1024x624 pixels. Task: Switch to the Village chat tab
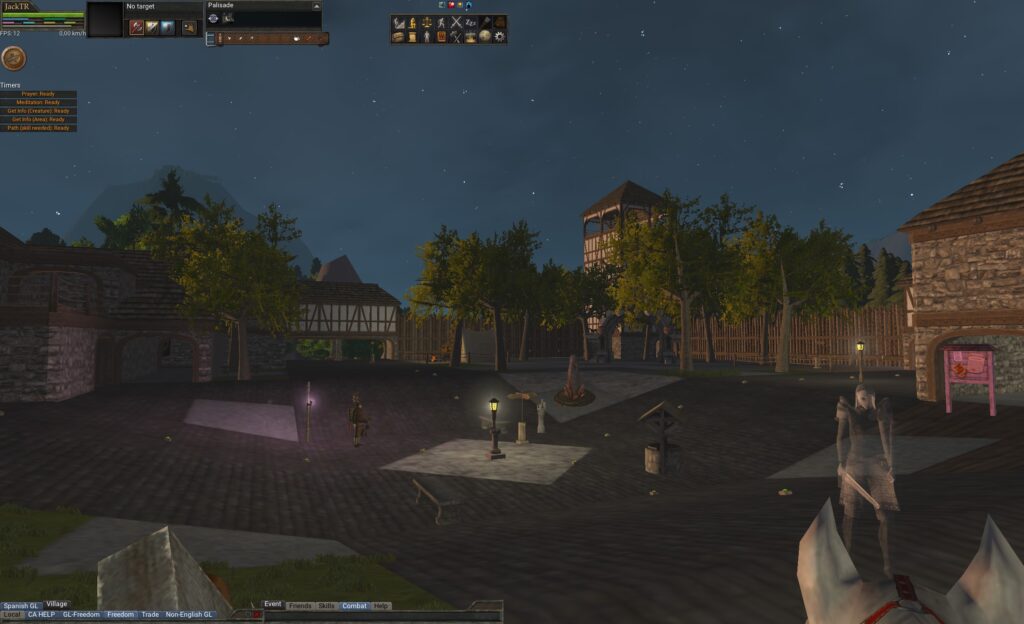coord(56,604)
